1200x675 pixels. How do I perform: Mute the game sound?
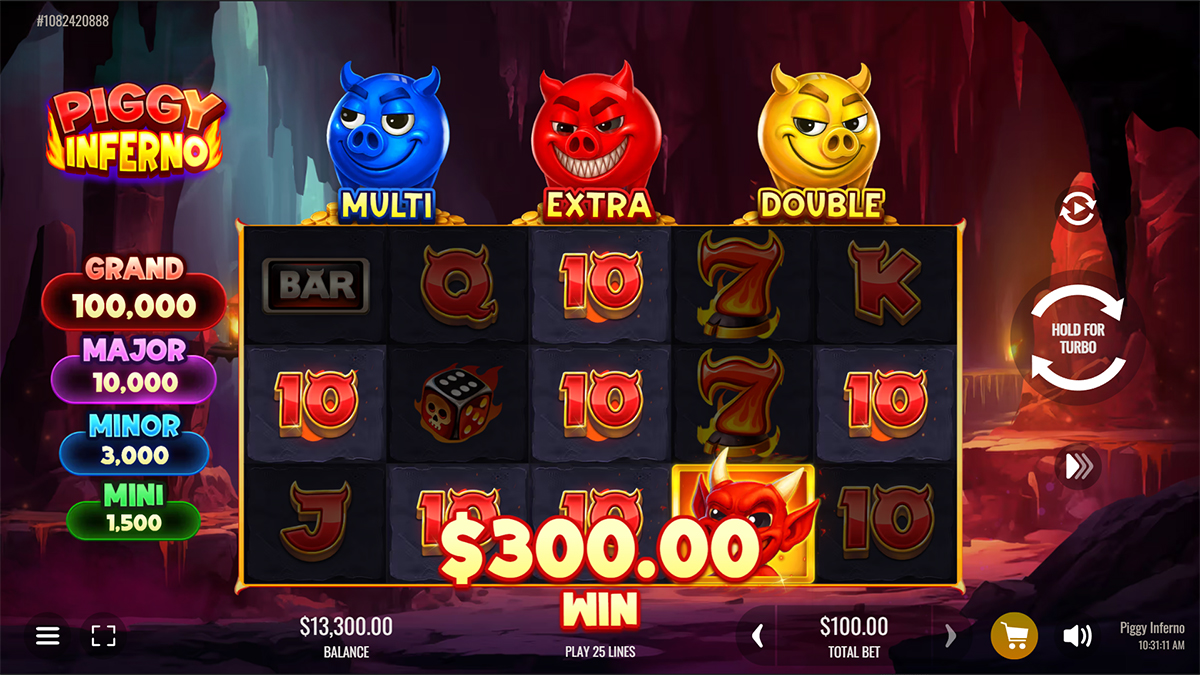tap(1076, 635)
